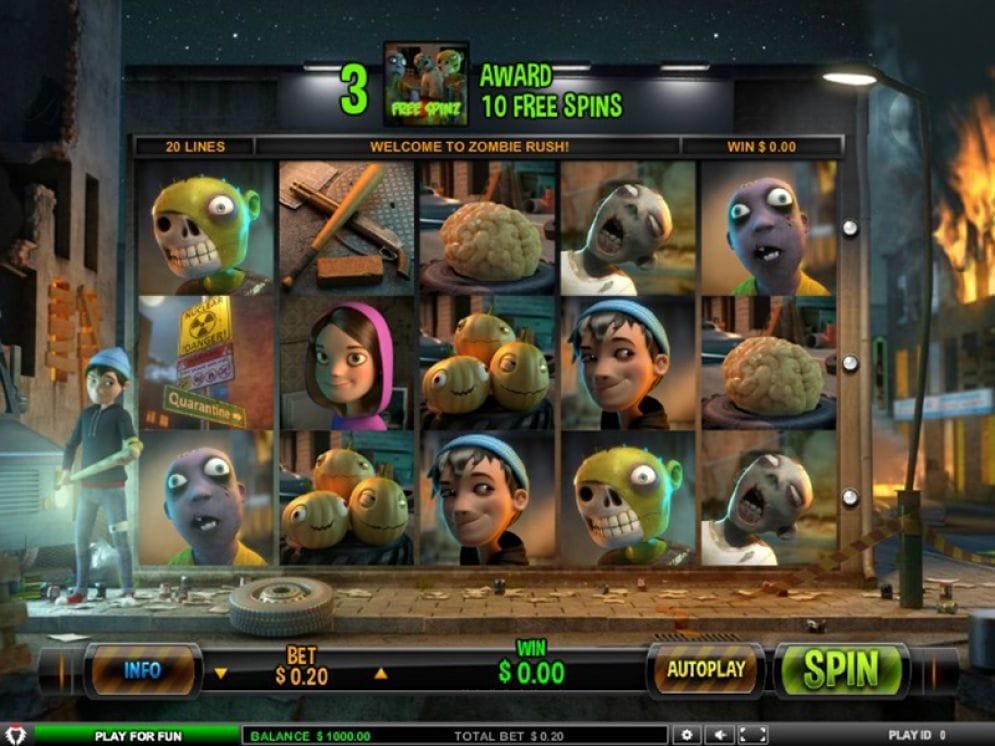Start Autoplay mode
Screen dimensions: 995x746
click(x=706, y=669)
